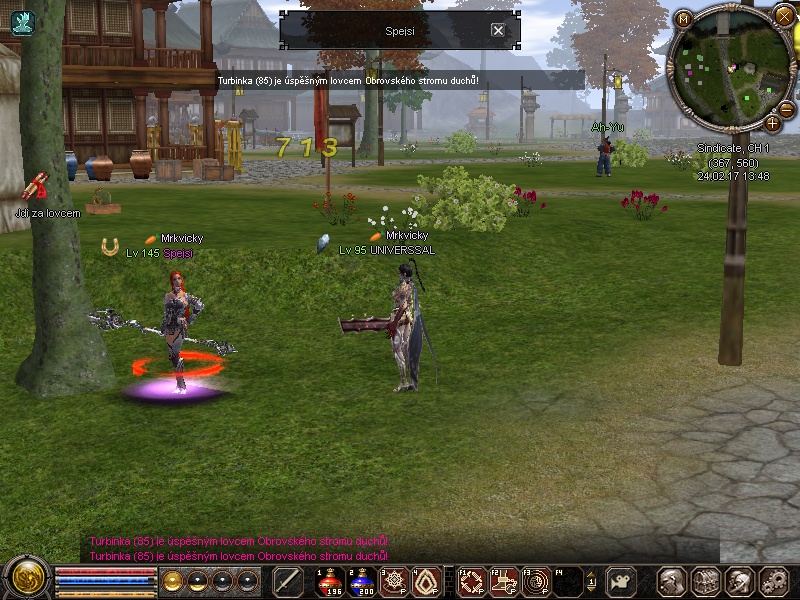Open the large map with the M button
Image resolution: width=800 pixels, height=600 pixels.
click(683, 19)
